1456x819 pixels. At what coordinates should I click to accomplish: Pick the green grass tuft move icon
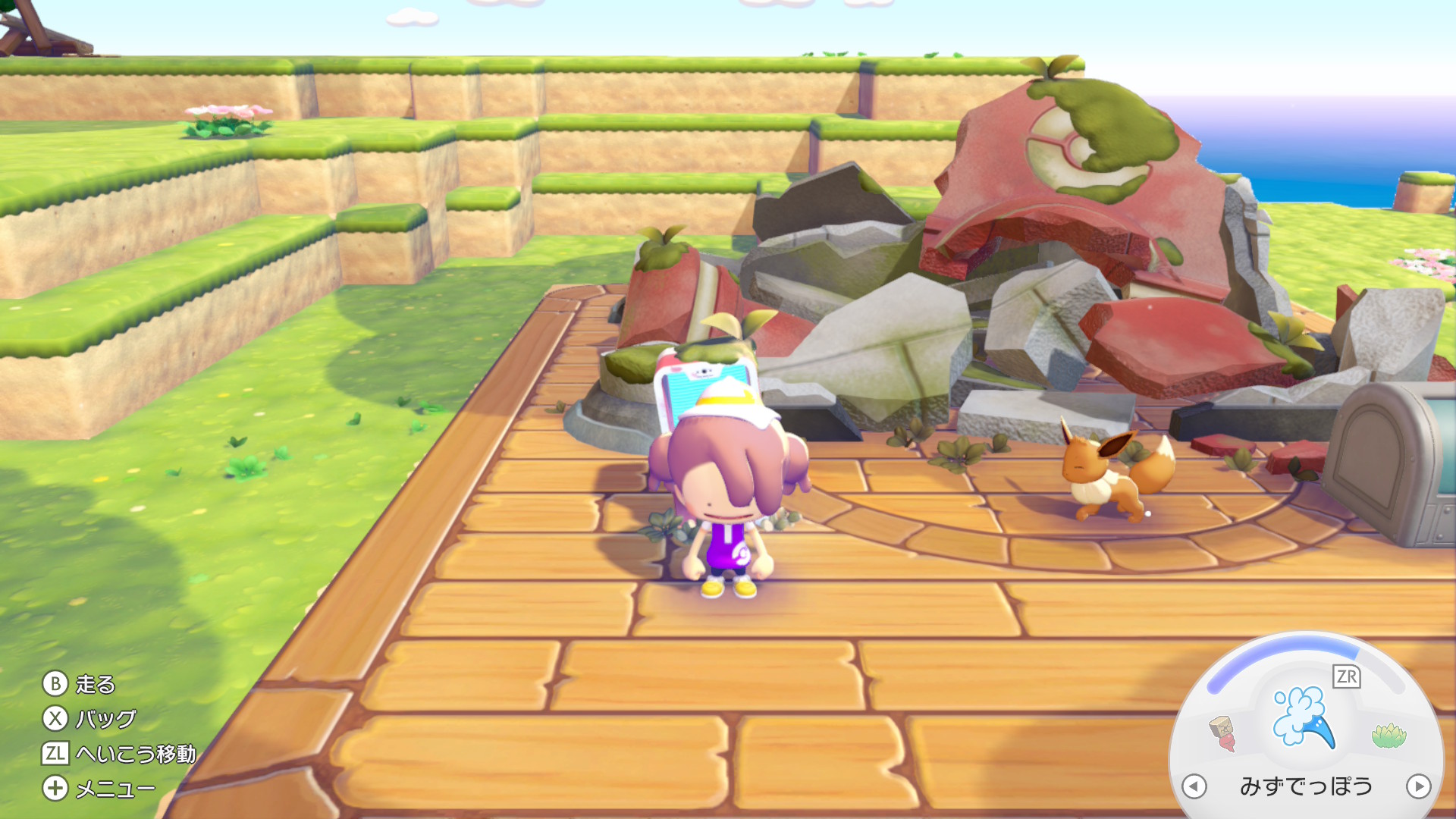1389,735
